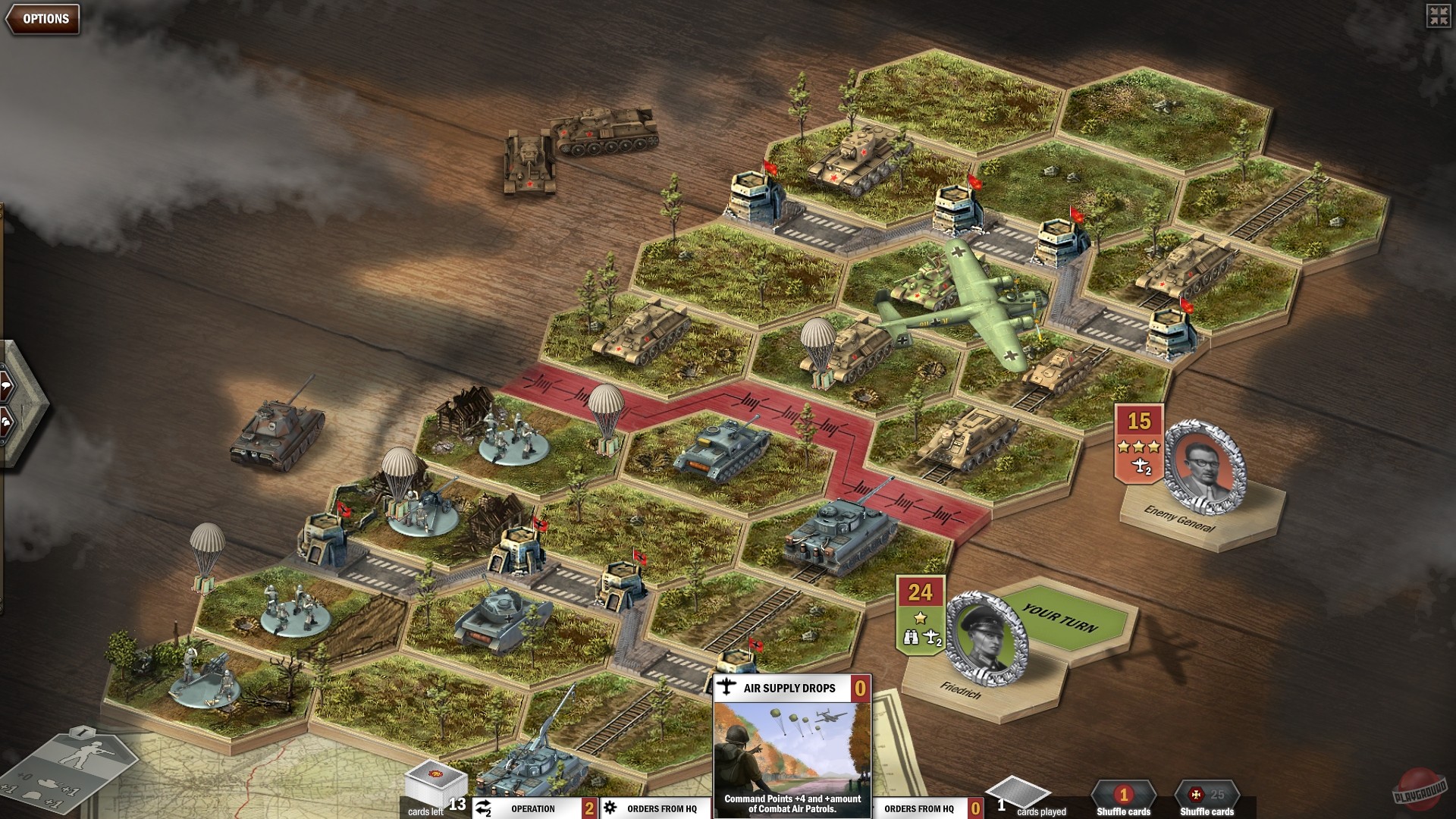The width and height of the screenshot is (1456, 819).
Task: Open the chat bubble icon on left sidebar
Action: pos(7,384)
